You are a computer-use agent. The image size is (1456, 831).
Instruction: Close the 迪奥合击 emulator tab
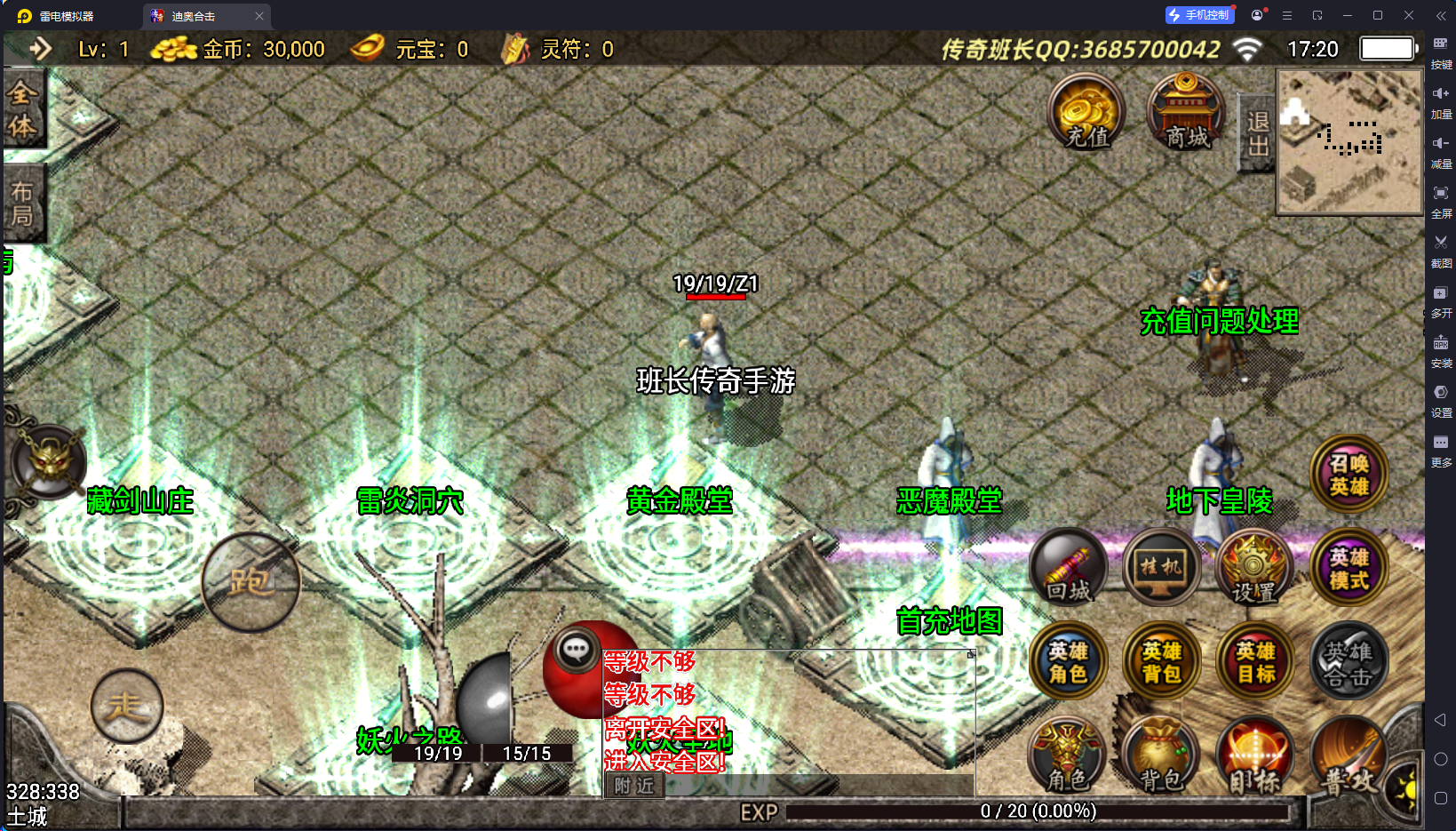(259, 16)
